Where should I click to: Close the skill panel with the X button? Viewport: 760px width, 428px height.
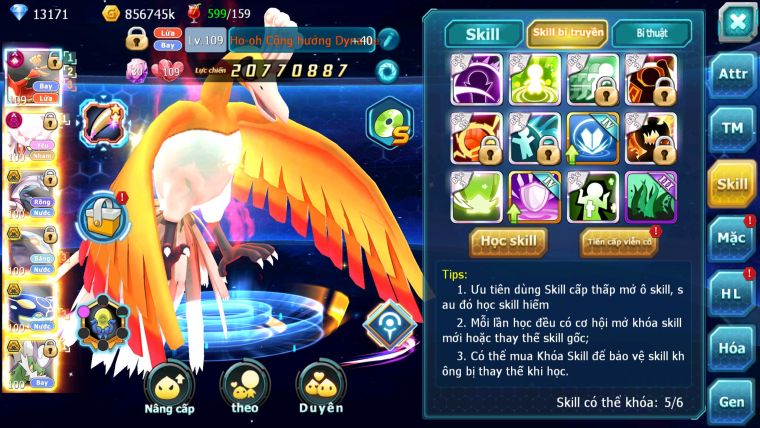point(737,20)
